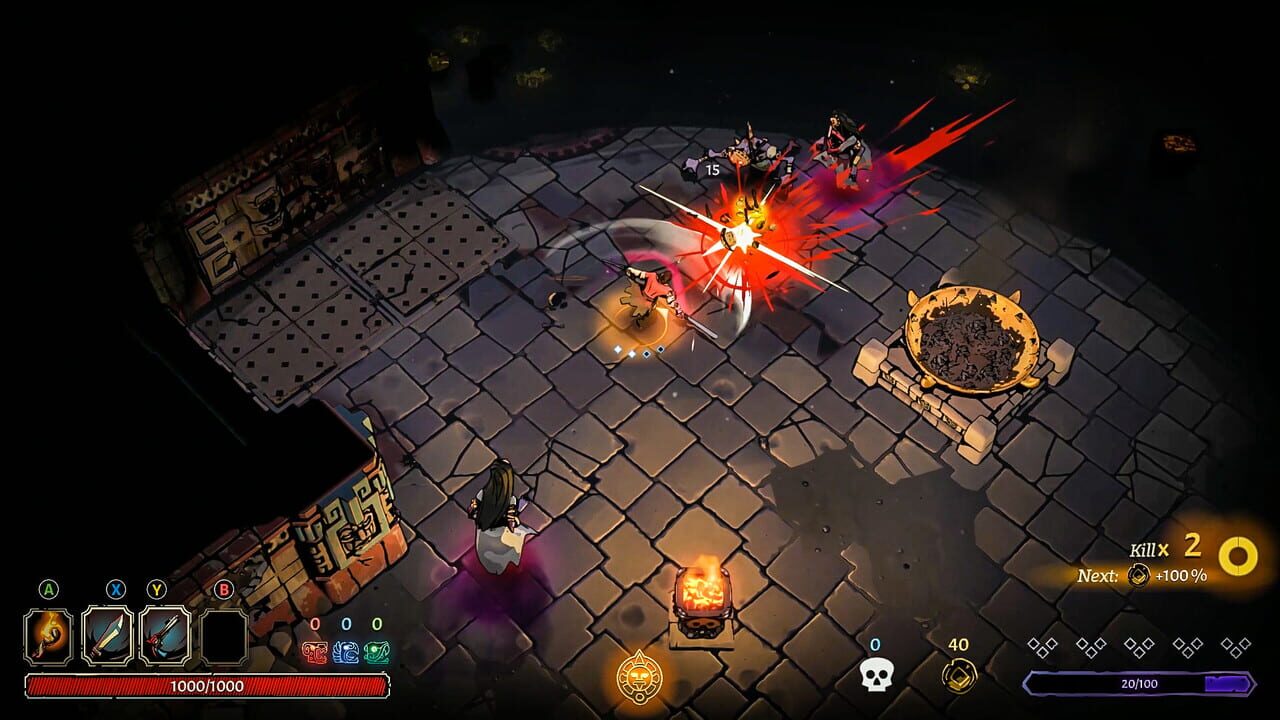Click the red relic emblem icon
Screen dimensions: 1280x720
click(x=315, y=652)
